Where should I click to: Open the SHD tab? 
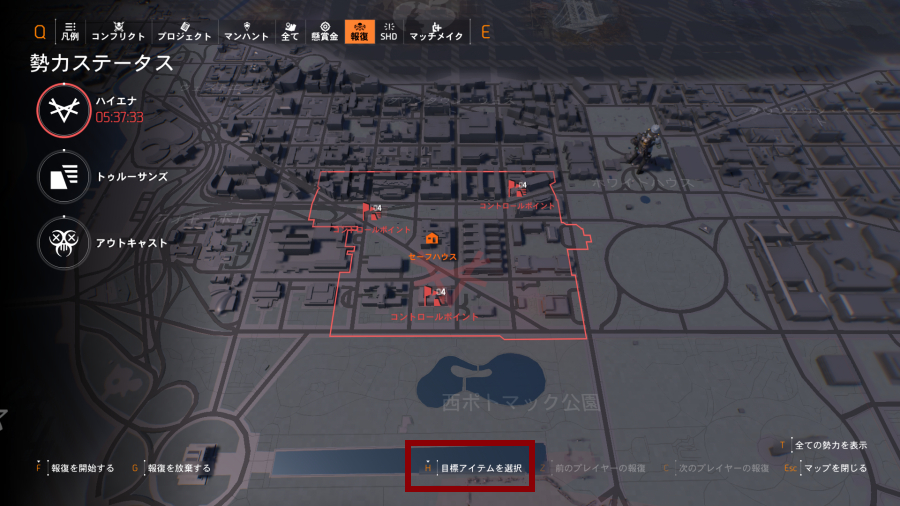click(389, 31)
